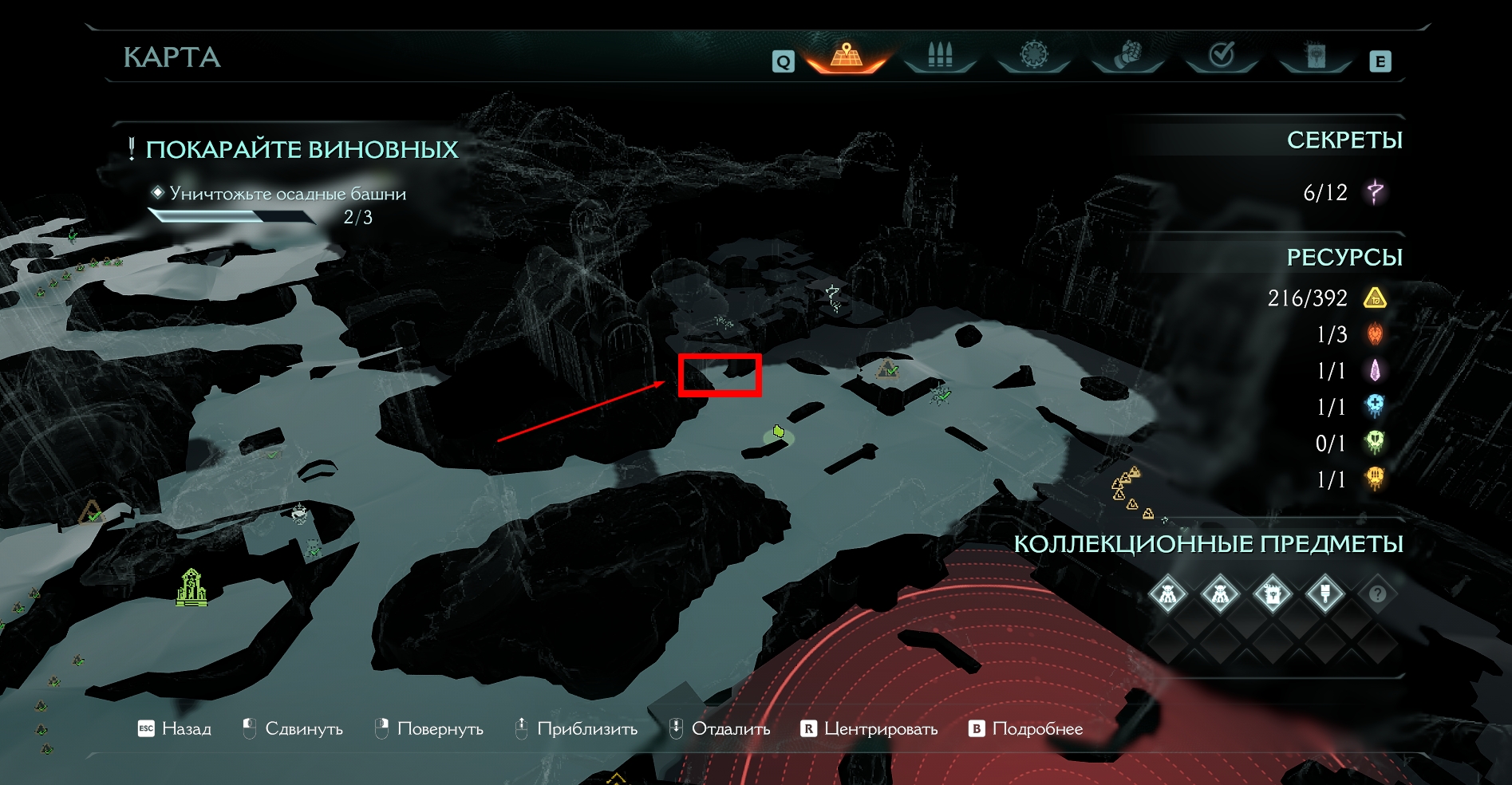Image resolution: width=1512 pixels, height=785 pixels.
Task: Select the paintbrush skin collectible icon
Action: tap(1324, 594)
